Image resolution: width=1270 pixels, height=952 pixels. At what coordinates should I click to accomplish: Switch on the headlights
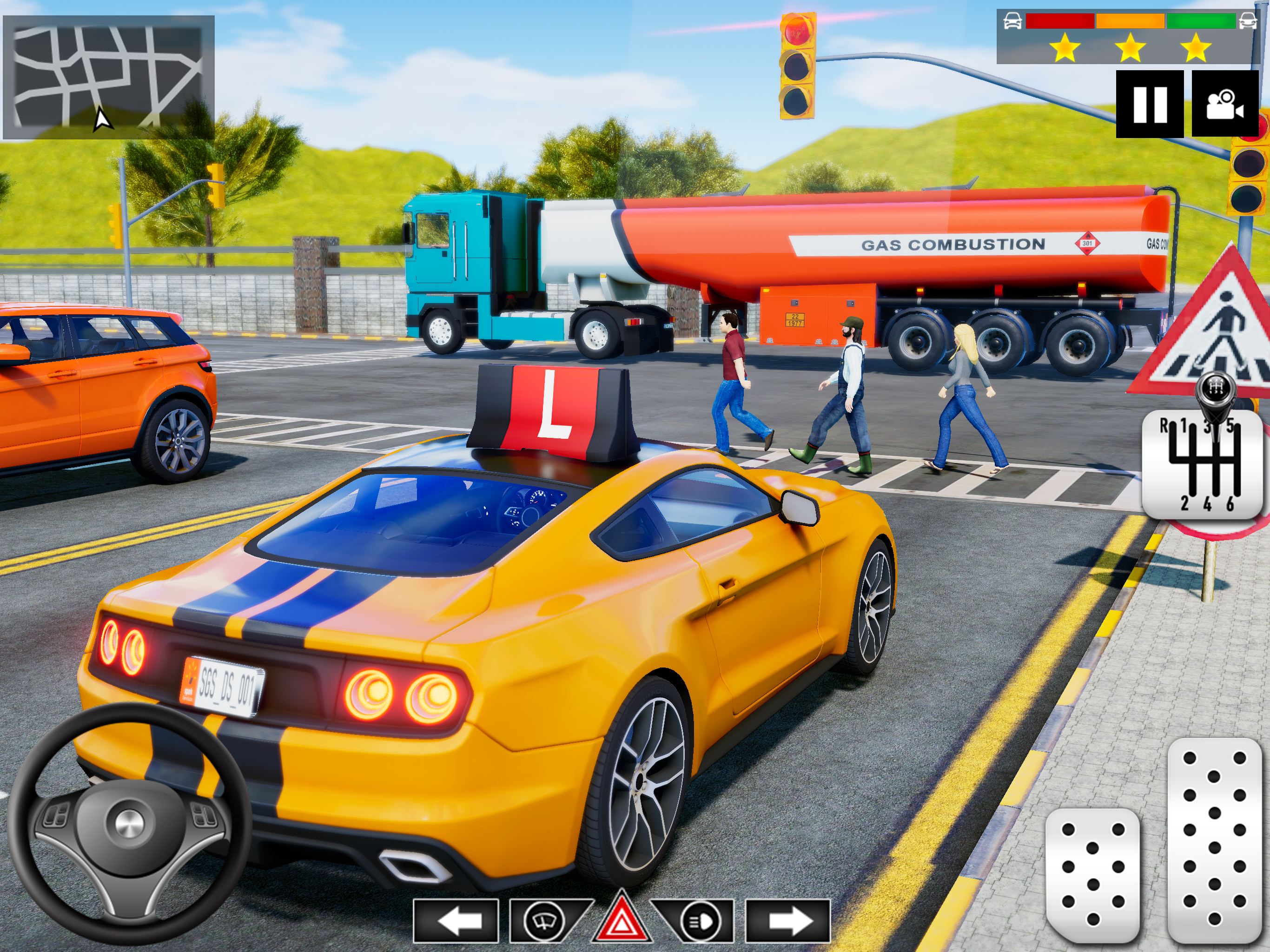point(699,921)
